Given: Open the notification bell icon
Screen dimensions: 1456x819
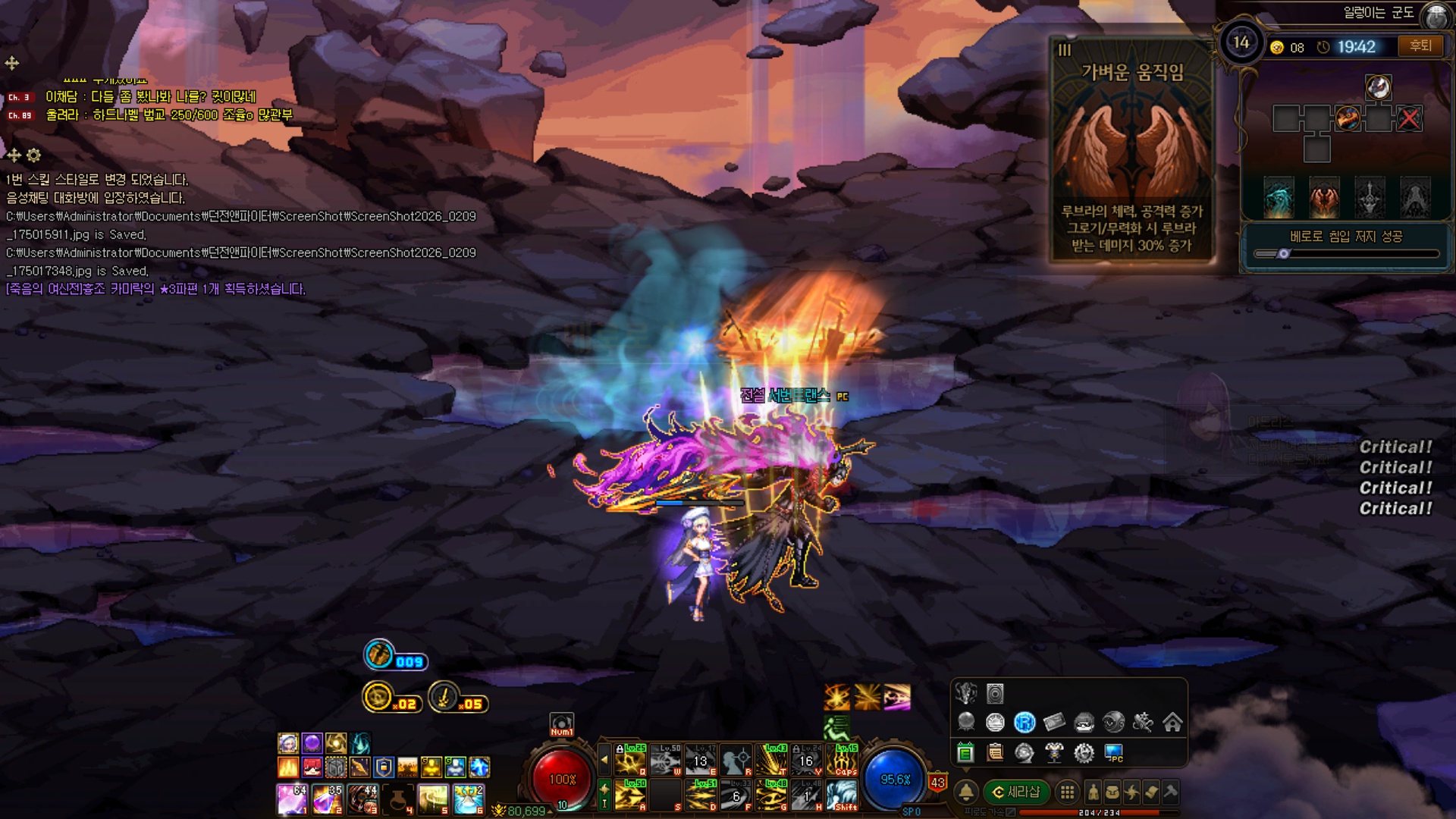Looking at the screenshot, I should pos(966,792).
